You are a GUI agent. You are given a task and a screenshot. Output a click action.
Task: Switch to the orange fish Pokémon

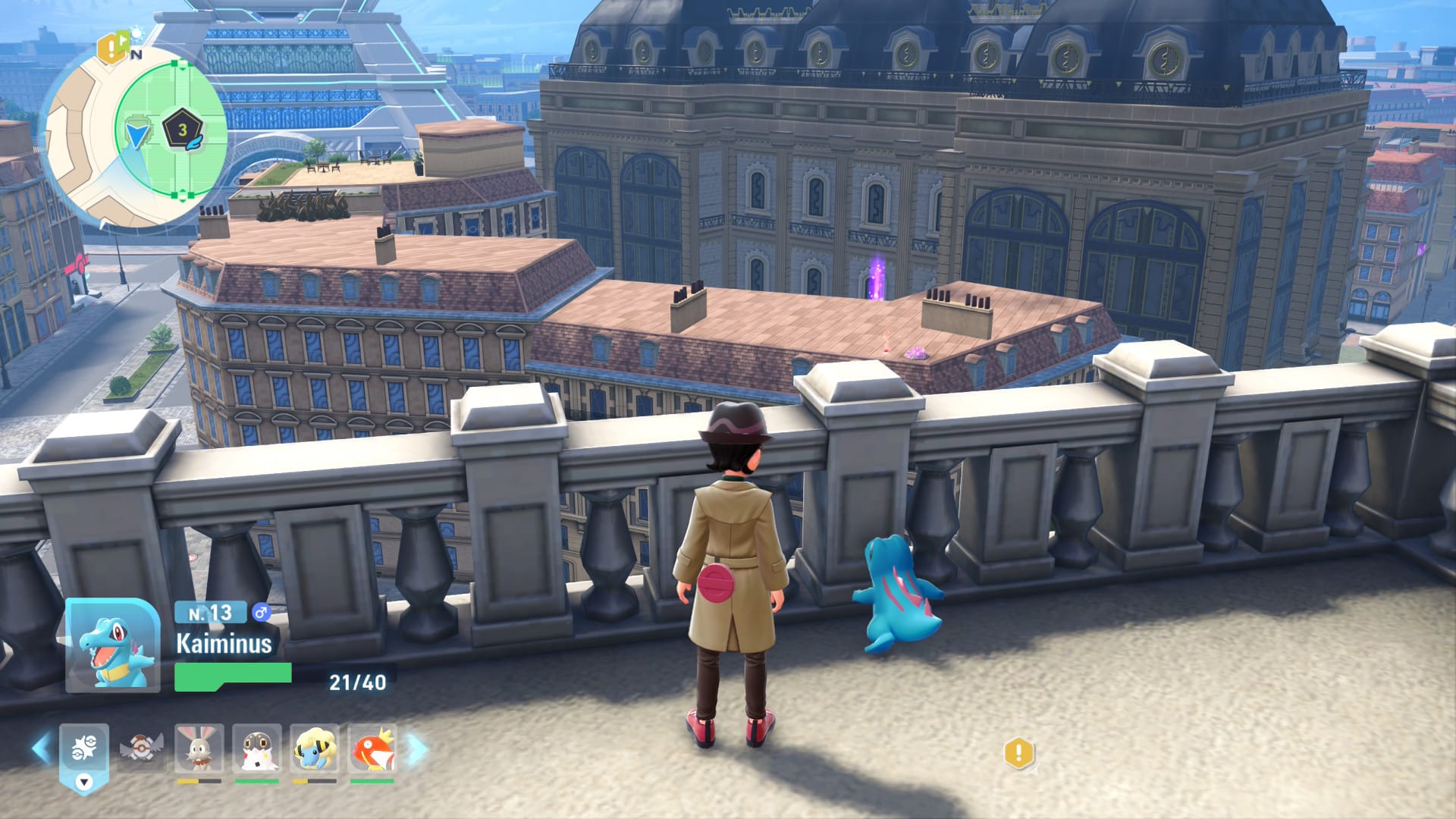[x=372, y=748]
